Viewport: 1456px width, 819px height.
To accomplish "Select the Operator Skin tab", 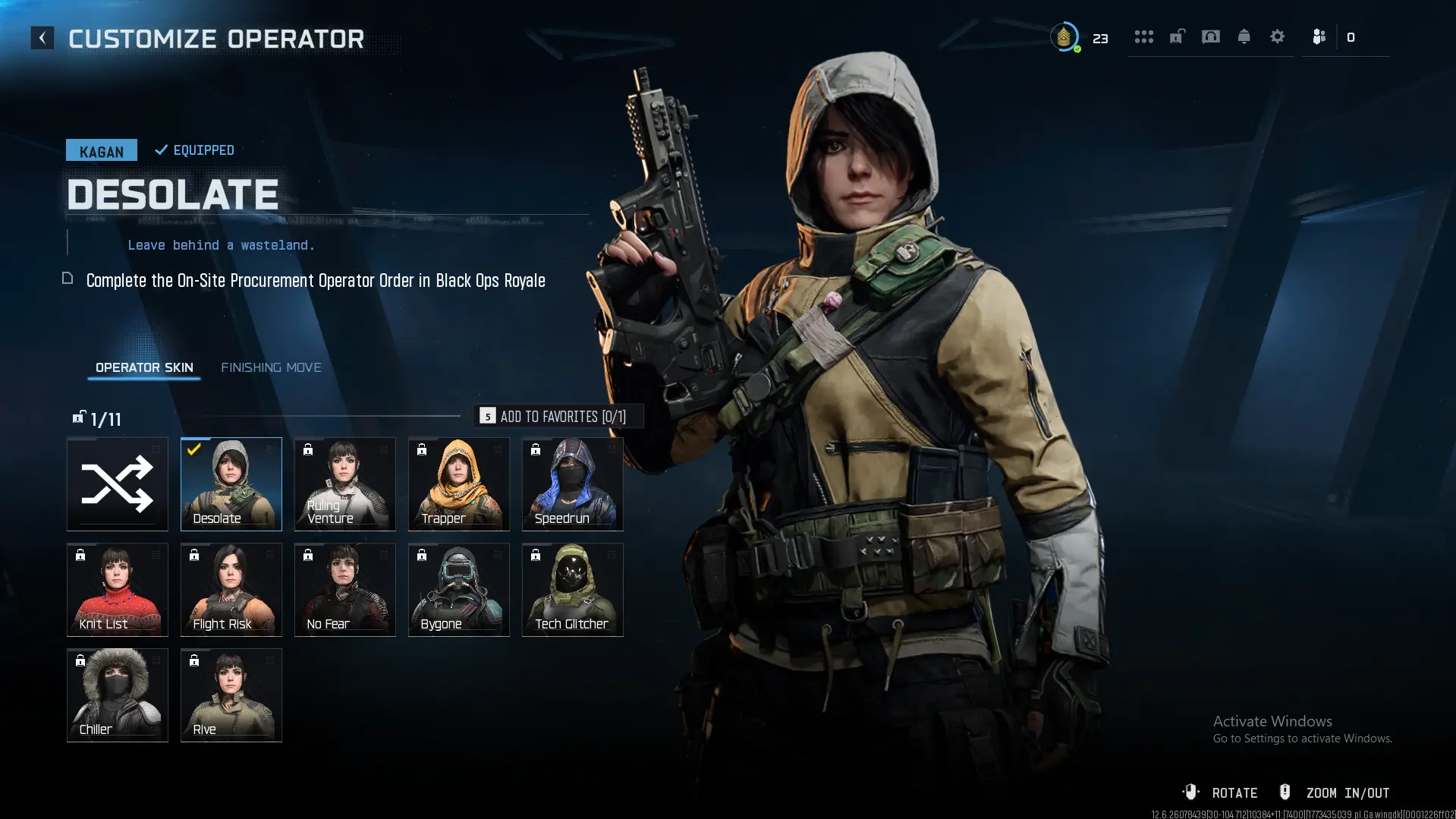I will click(144, 367).
